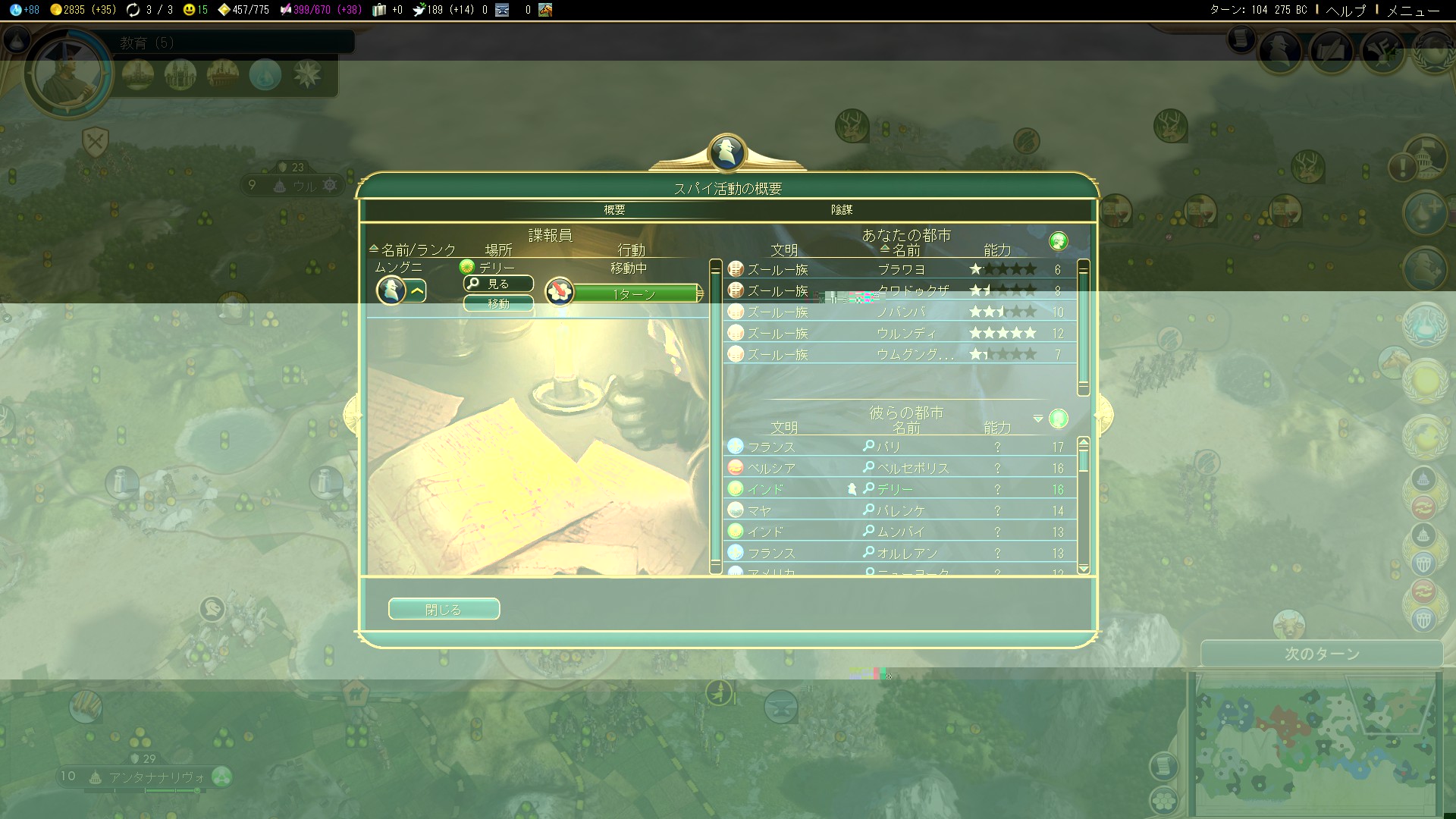Image resolution: width=1456 pixels, height=819 pixels.
Task: Switch to the 概要 tab
Action: click(x=614, y=210)
